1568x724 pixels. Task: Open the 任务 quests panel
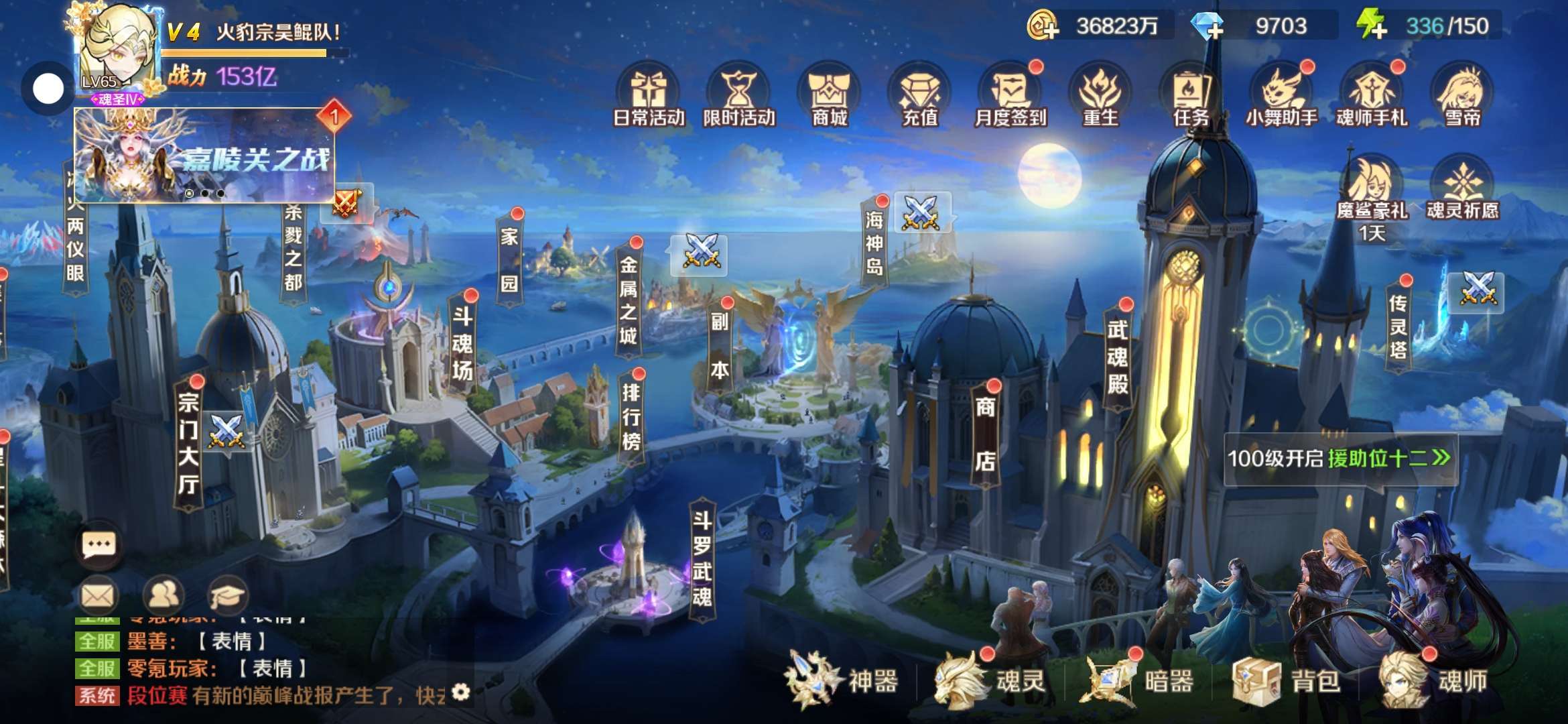pyautogui.click(x=1191, y=97)
